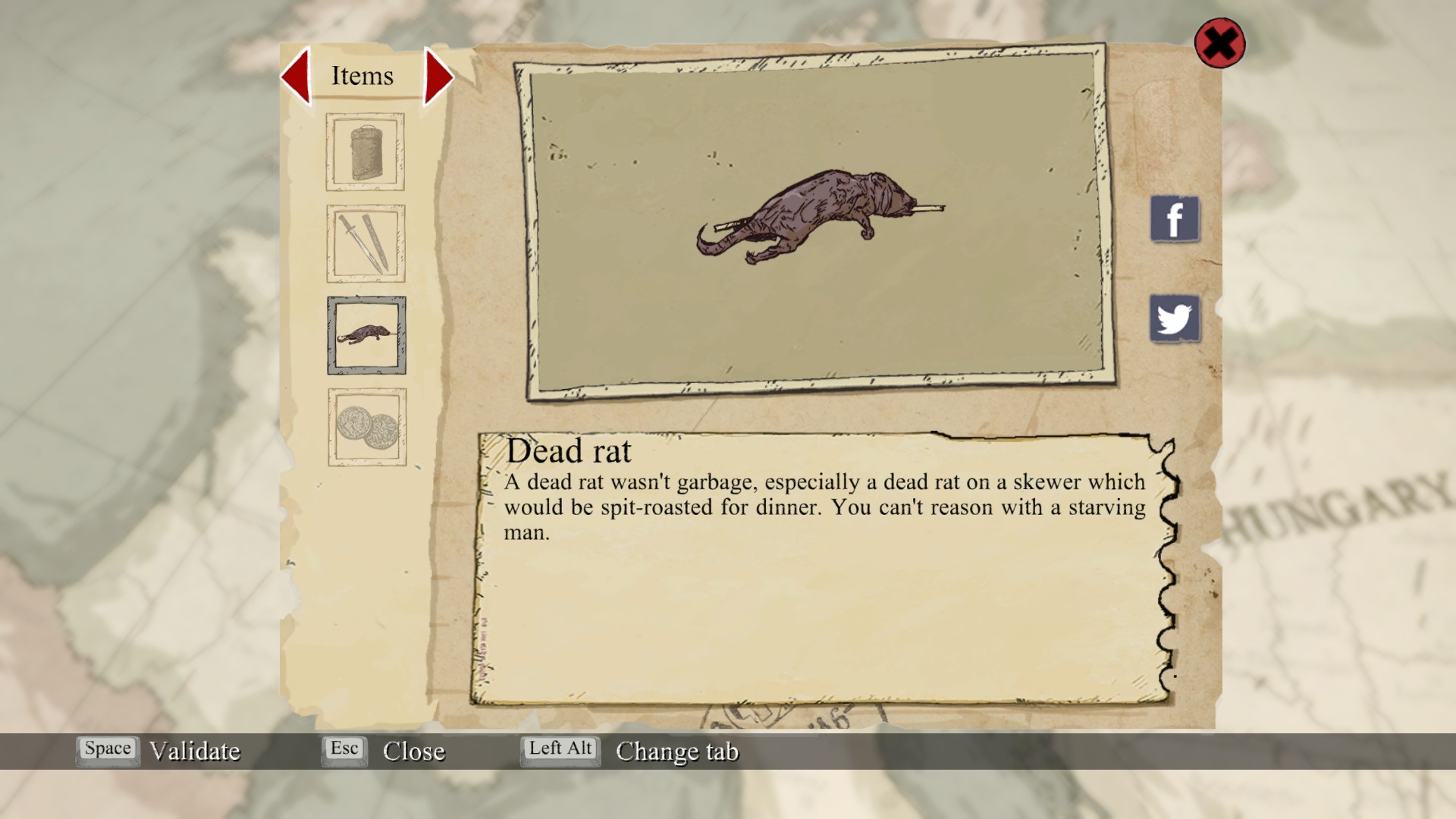
Task: Select the coins item slot
Action: 367,427
